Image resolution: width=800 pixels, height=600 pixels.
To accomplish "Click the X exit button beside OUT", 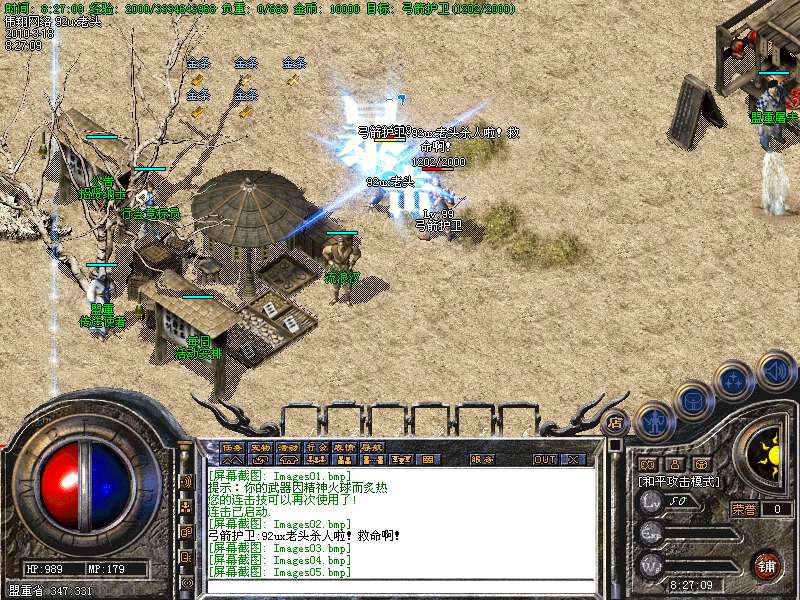I will (x=573, y=459).
